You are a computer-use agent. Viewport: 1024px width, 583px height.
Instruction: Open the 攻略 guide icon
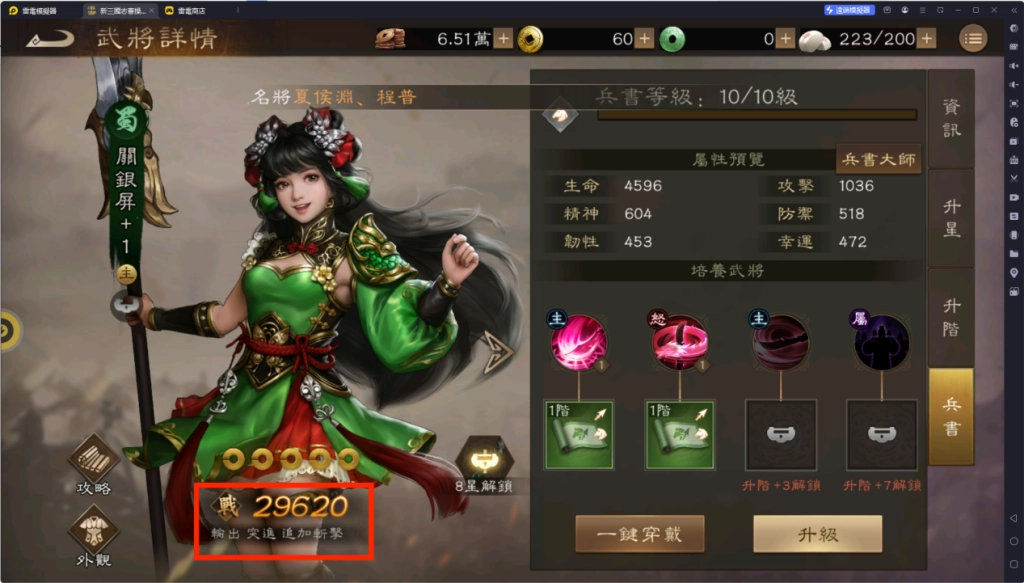point(93,463)
